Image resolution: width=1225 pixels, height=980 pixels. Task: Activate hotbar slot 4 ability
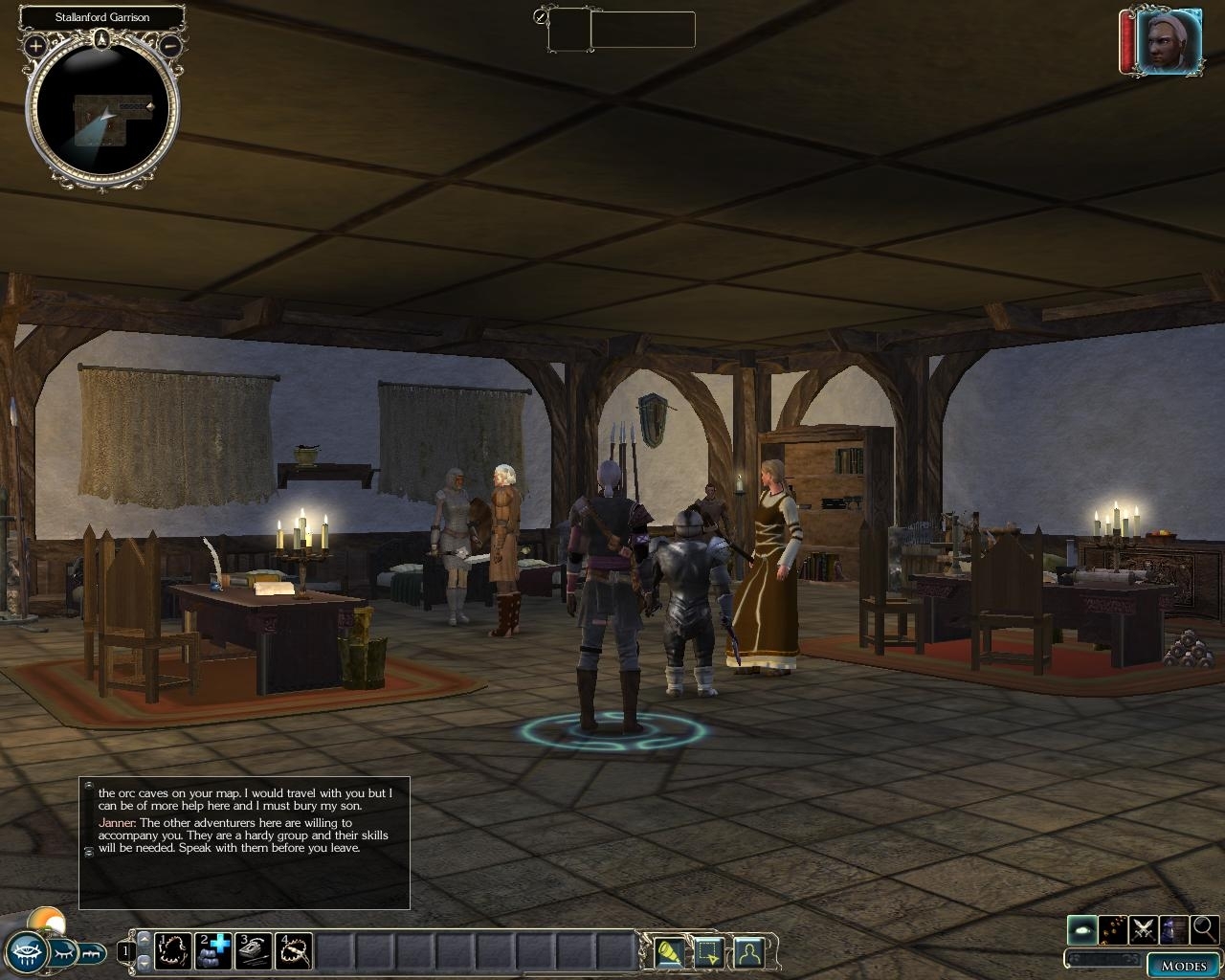click(x=295, y=950)
